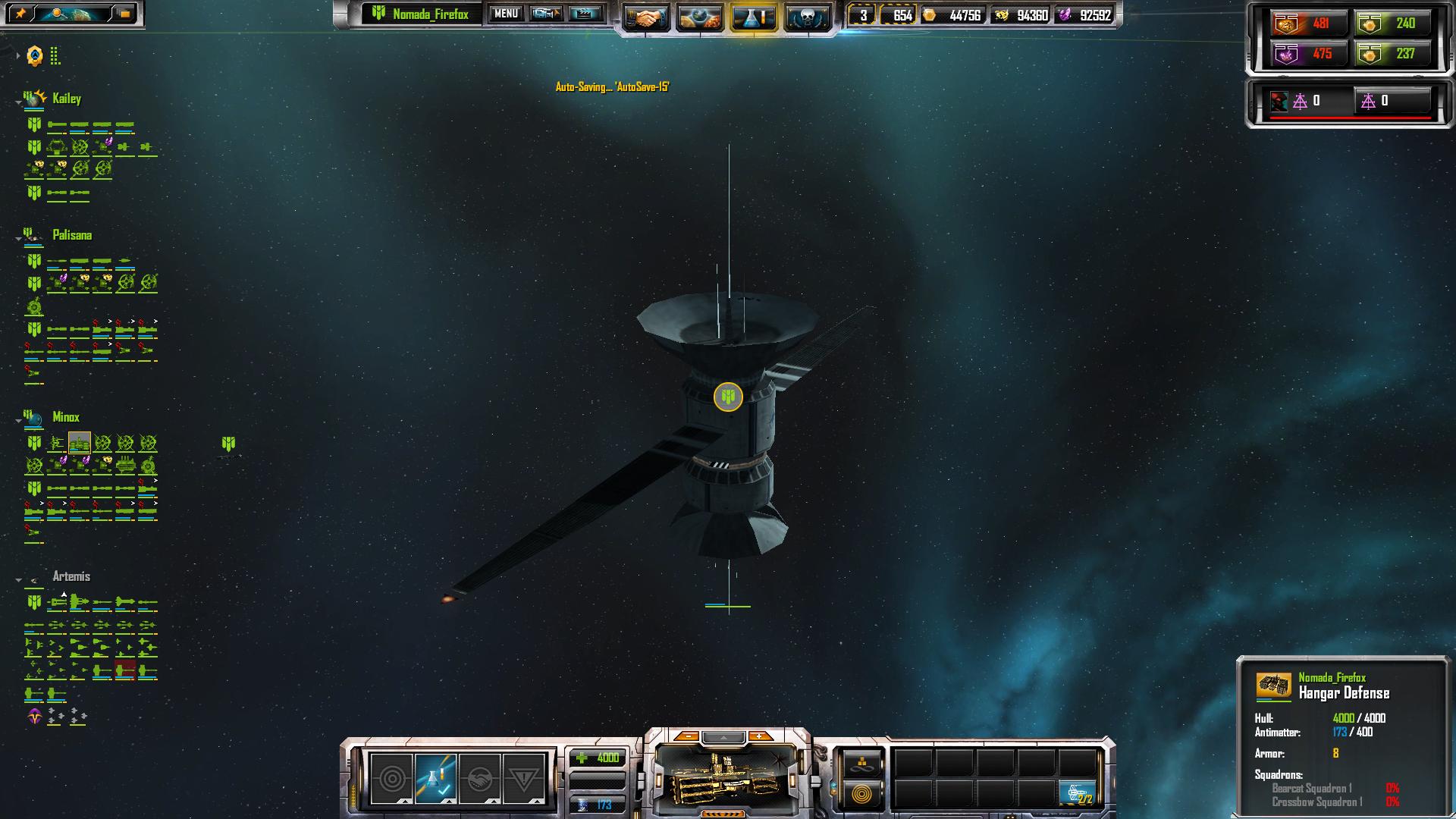This screenshot has height=819, width=1456.
Task: Select the research flask action tab
Action: (x=436, y=779)
